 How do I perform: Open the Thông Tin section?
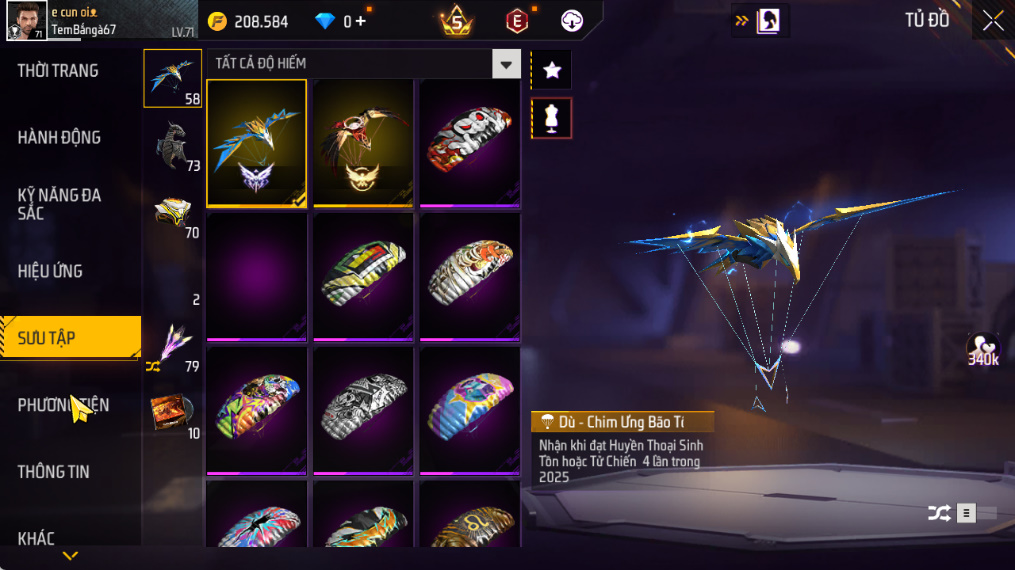coord(53,472)
